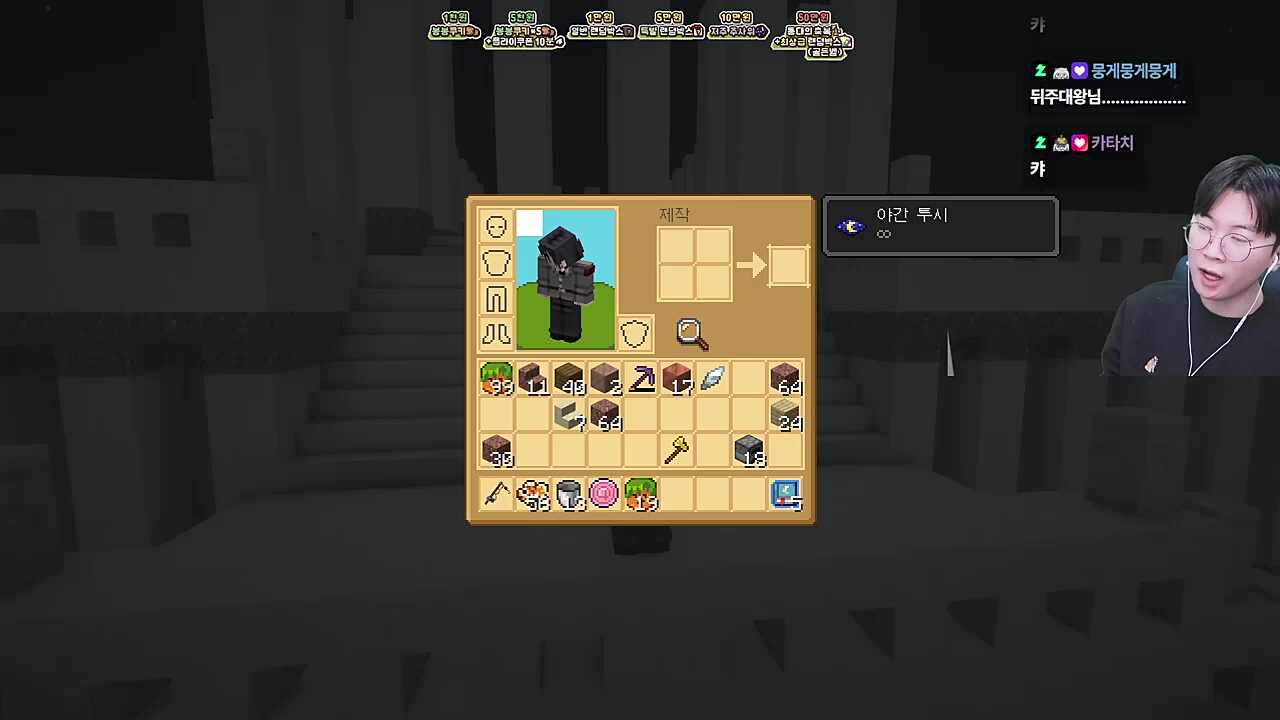
Task: Select the dark stone stack of 18
Action: coord(749,451)
